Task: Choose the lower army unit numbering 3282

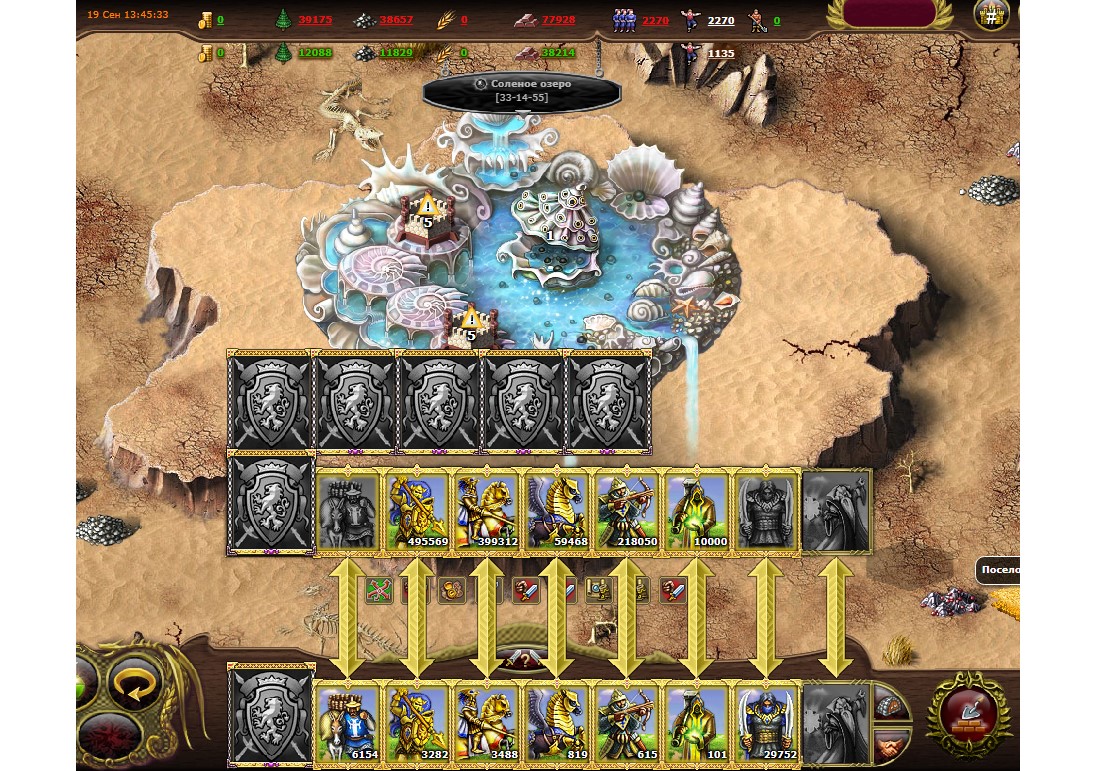Action: (x=416, y=724)
